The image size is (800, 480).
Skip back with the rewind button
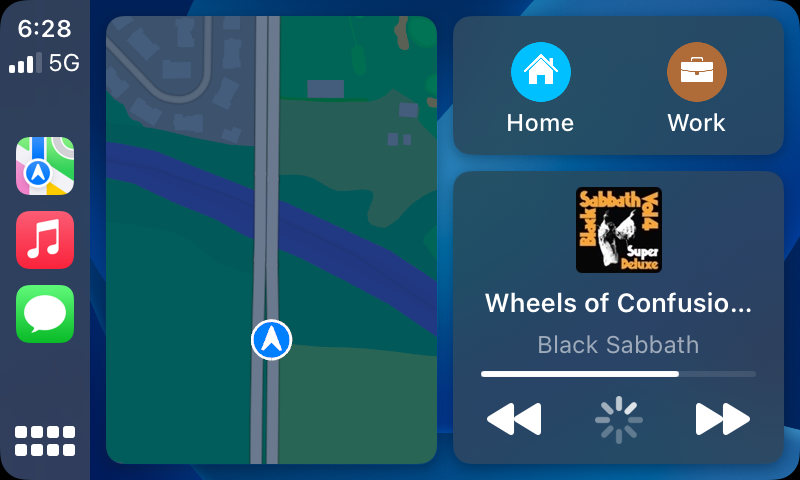(514, 419)
